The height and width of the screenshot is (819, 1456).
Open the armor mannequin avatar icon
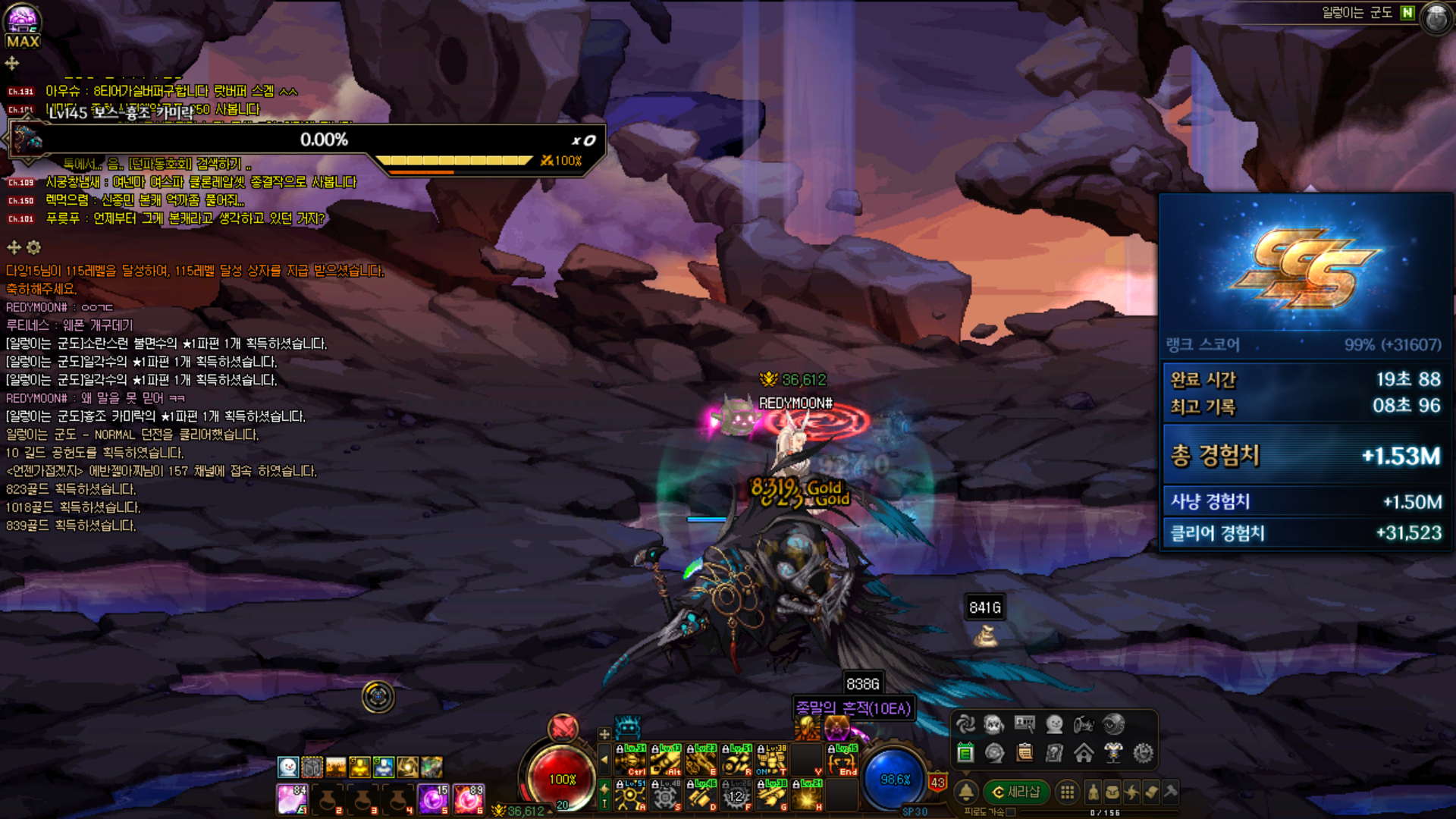point(1113,753)
